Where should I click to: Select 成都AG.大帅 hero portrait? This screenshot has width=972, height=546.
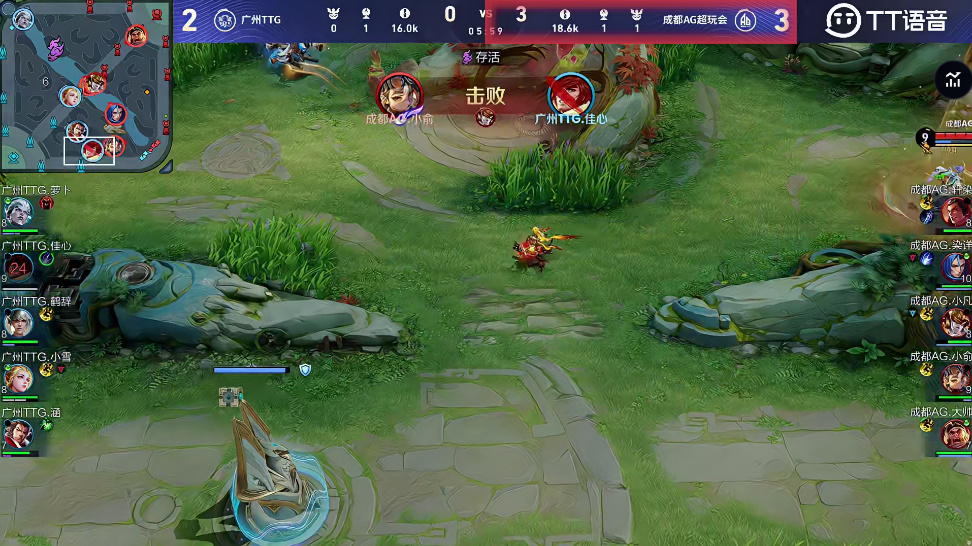[x=955, y=433]
